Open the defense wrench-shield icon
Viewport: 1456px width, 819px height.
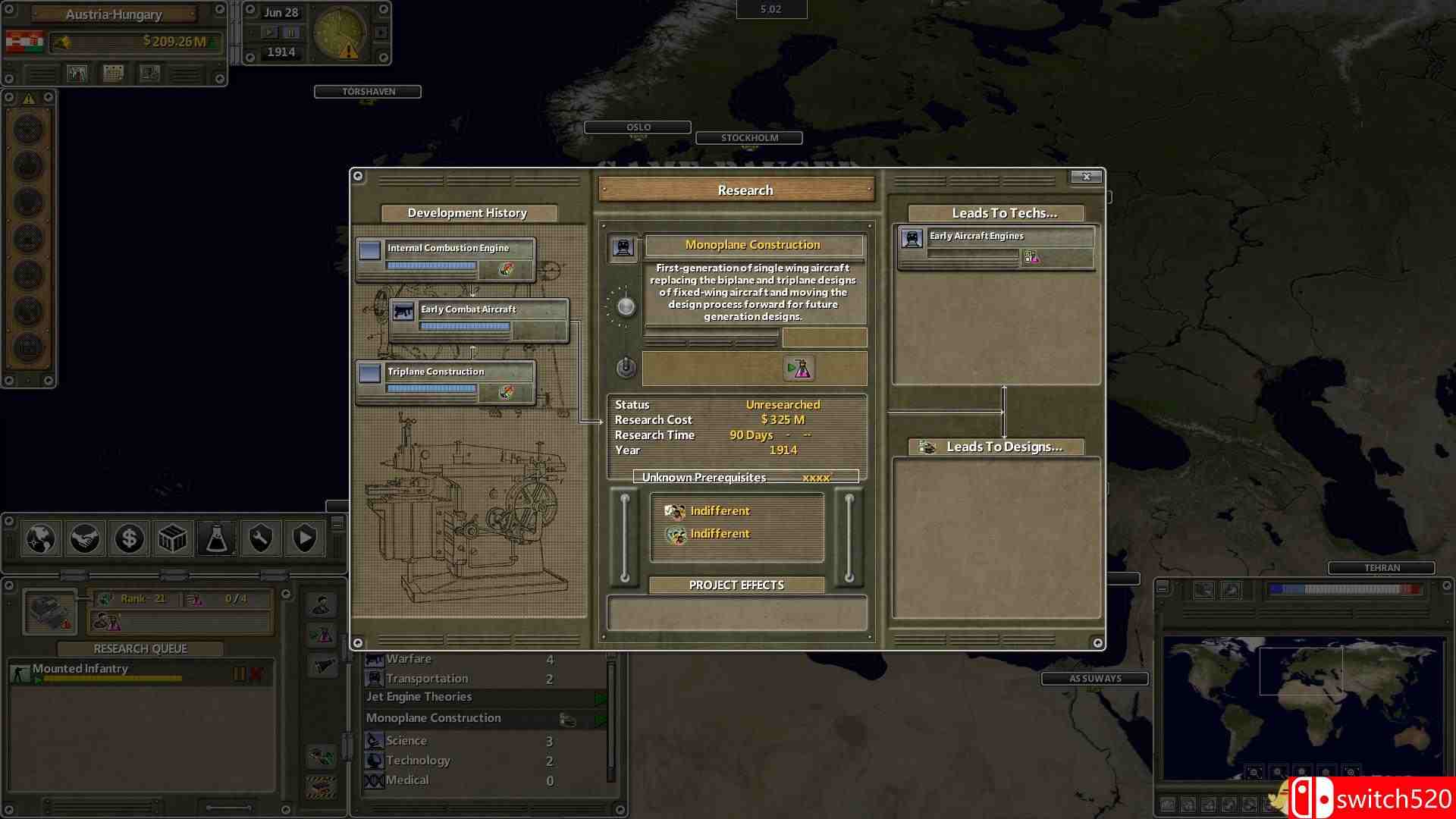click(x=259, y=539)
